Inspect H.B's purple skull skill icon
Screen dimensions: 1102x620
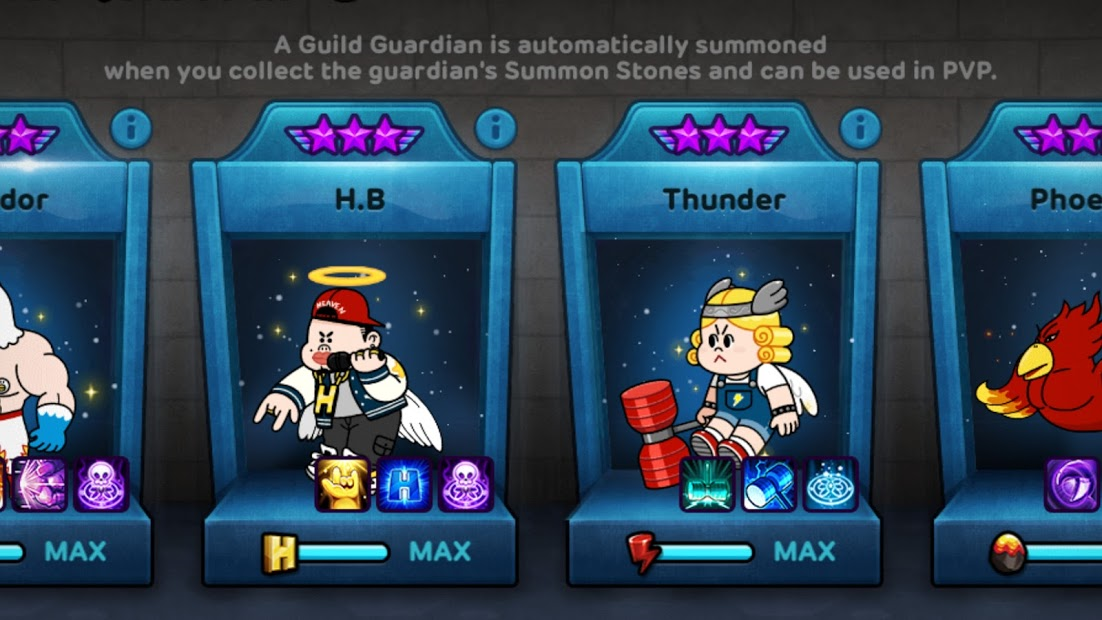[465, 485]
